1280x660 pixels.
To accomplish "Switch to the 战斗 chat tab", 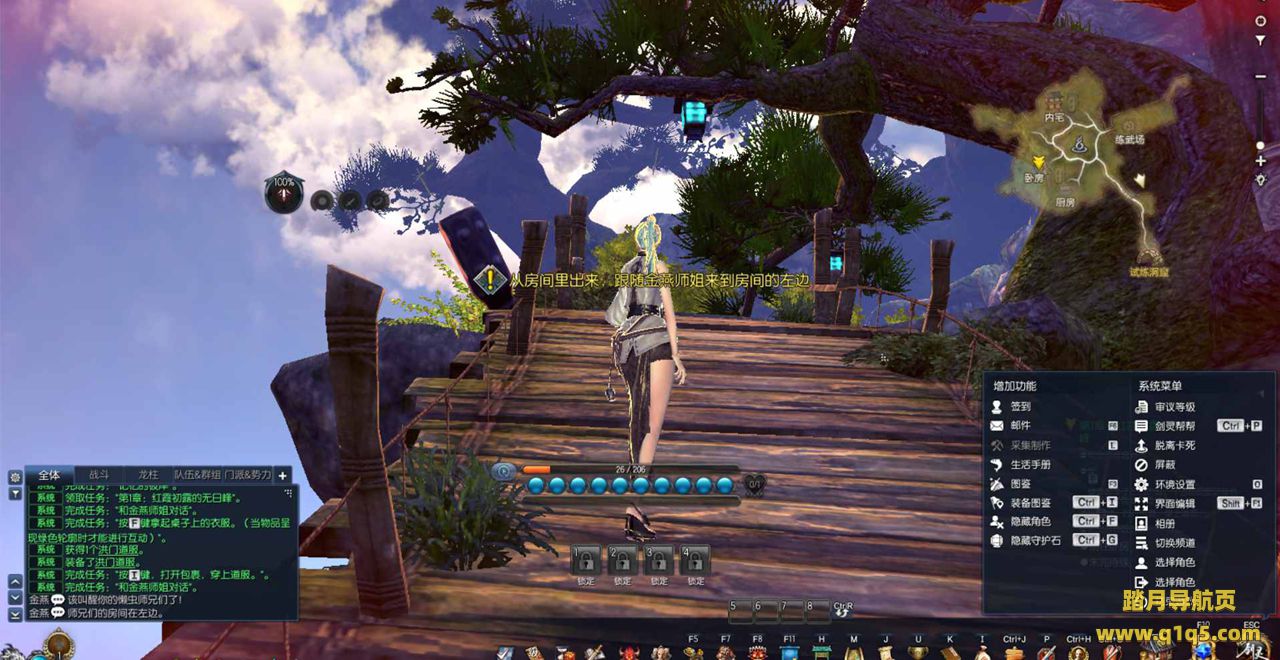I will click(x=100, y=476).
